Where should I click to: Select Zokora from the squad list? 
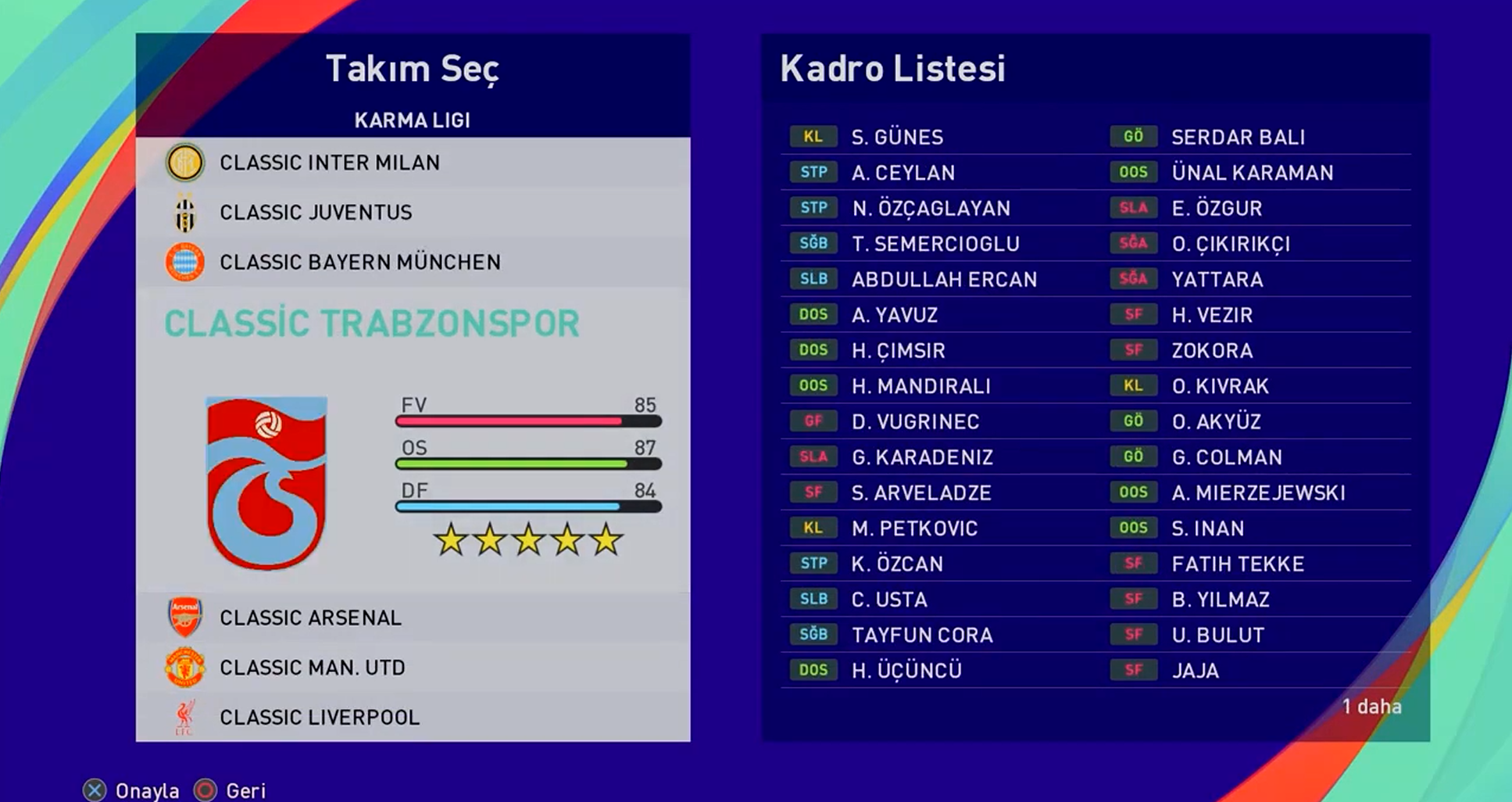[x=1212, y=351]
